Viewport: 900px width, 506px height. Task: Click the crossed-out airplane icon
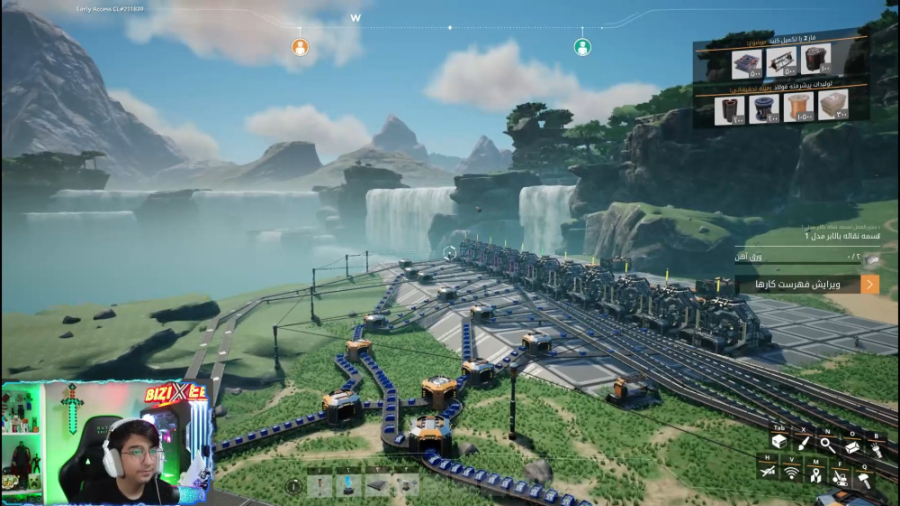767,470
